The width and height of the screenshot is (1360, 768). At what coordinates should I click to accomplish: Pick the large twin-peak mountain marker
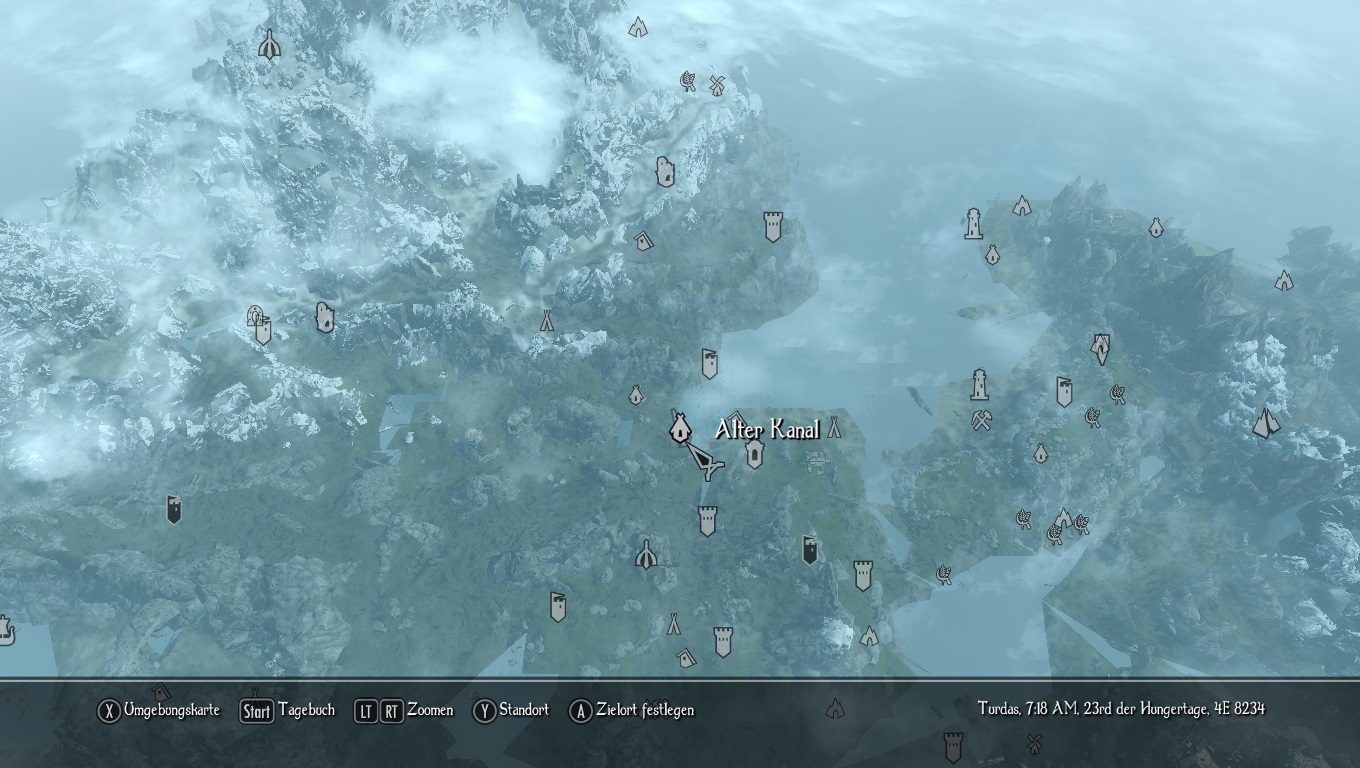(1267, 423)
